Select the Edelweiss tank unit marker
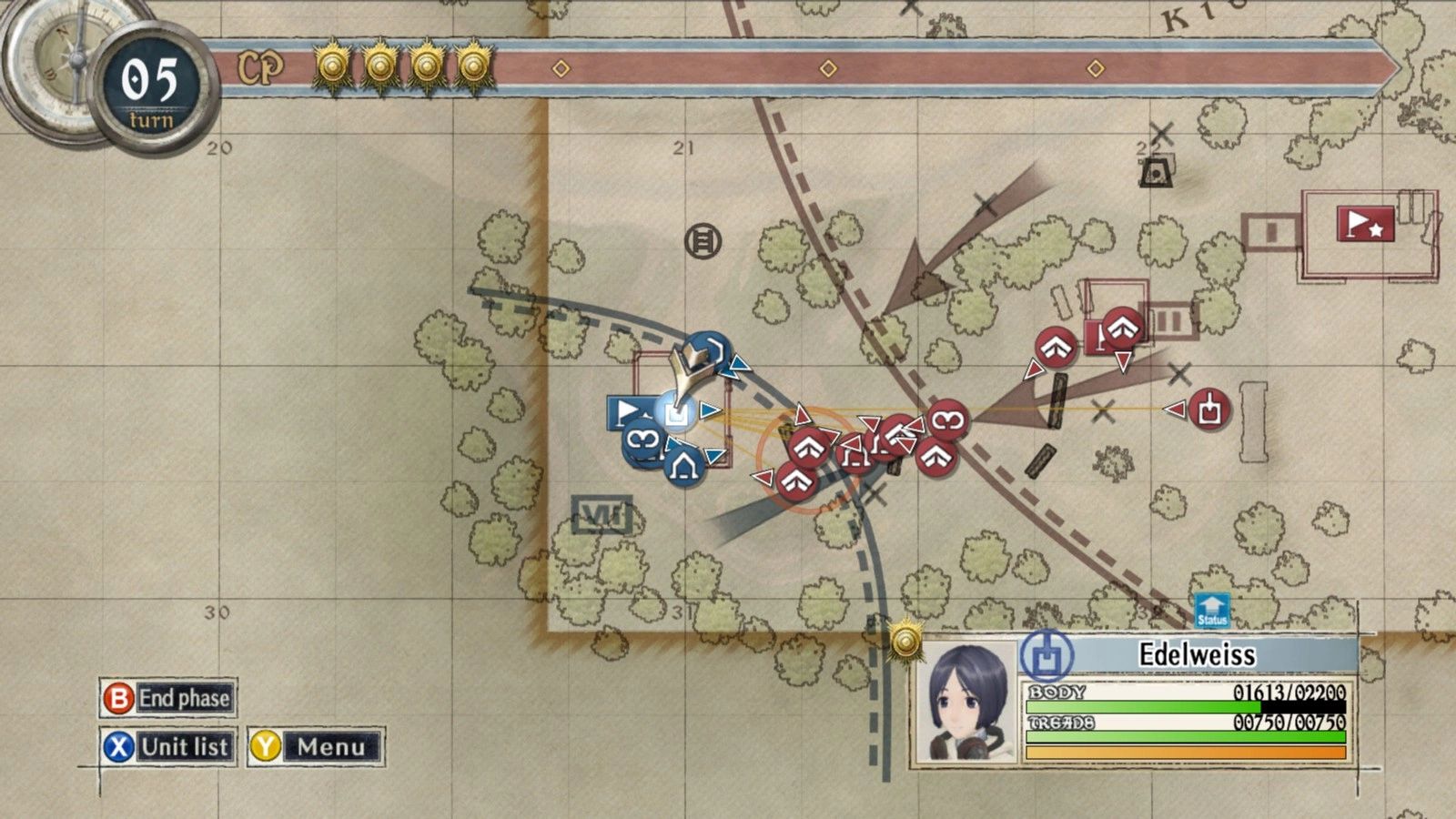1456x819 pixels. pos(675,414)
